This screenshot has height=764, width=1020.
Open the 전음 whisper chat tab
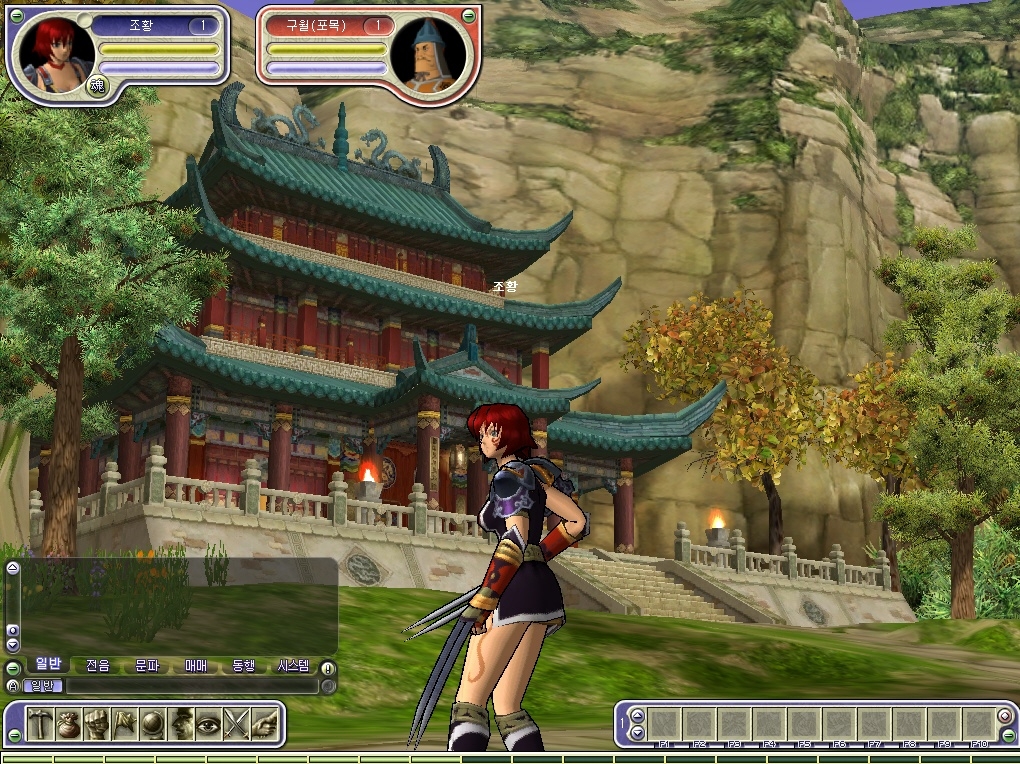(98, 666)
